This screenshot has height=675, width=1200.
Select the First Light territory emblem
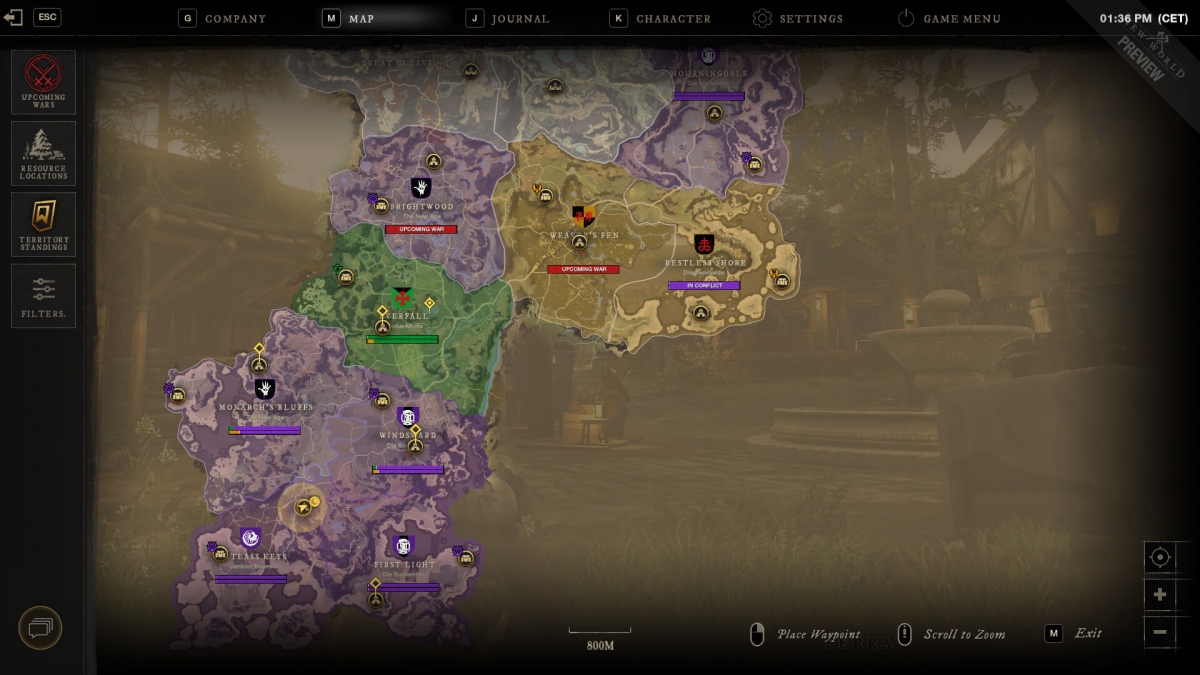click(404, 546)
